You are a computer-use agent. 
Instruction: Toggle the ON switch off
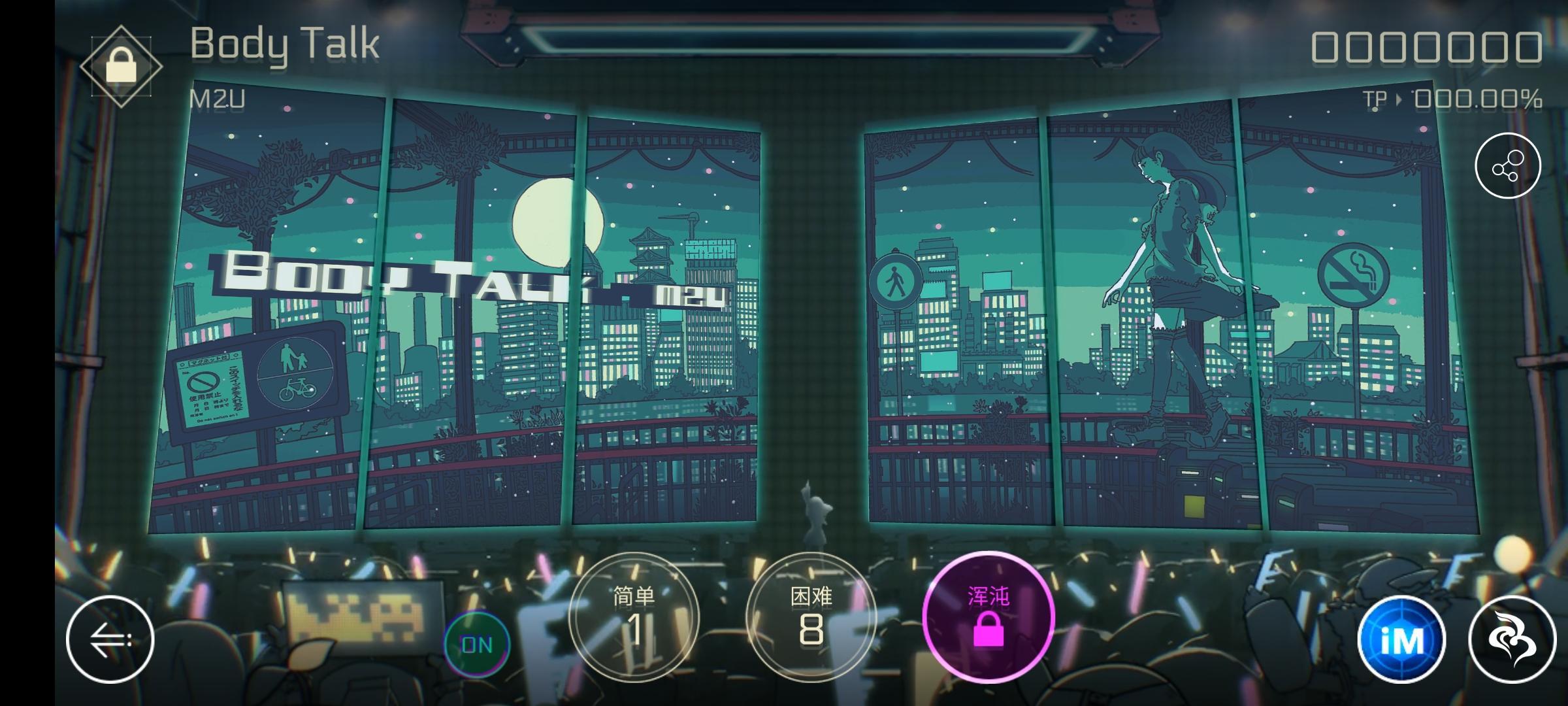point(476,645)
